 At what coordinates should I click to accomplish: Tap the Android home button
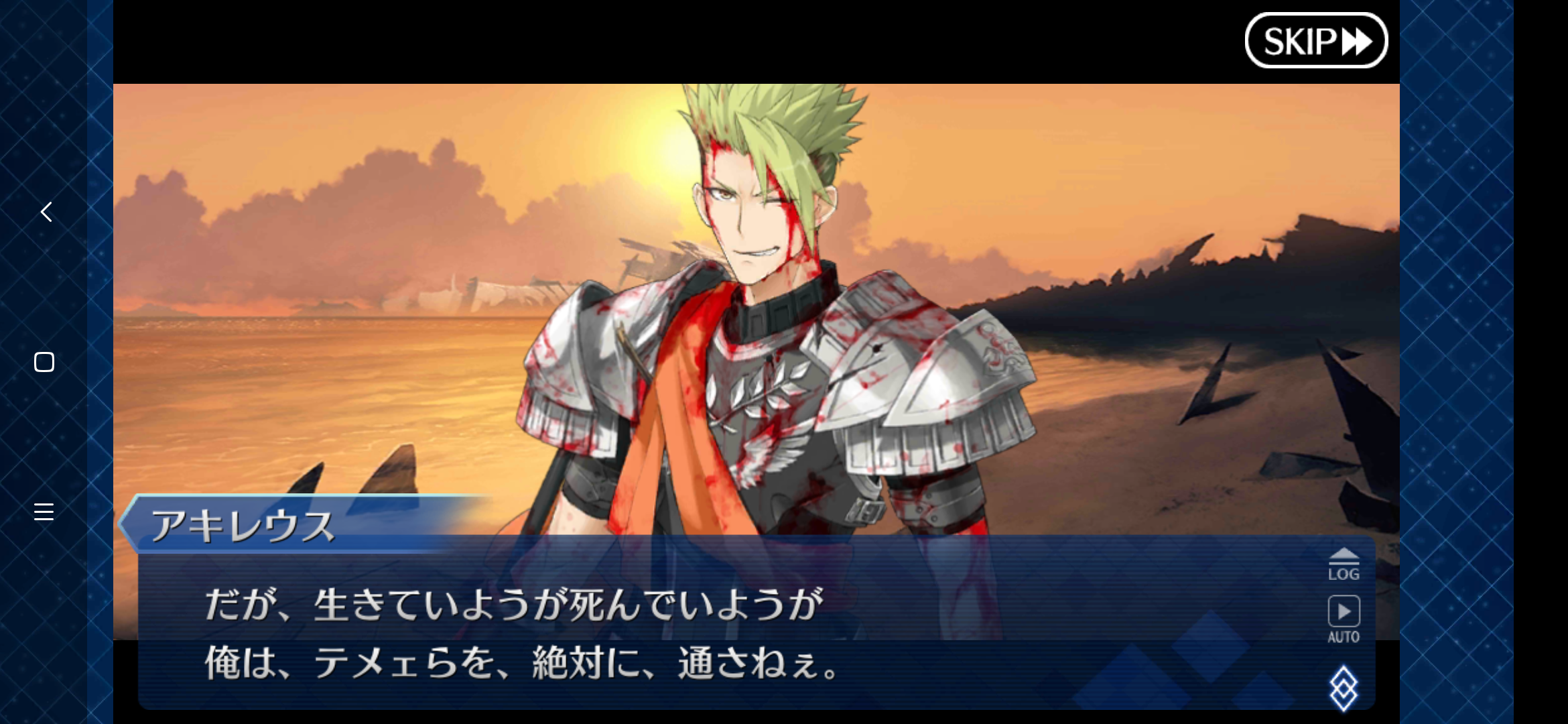[x=44, y=362]
